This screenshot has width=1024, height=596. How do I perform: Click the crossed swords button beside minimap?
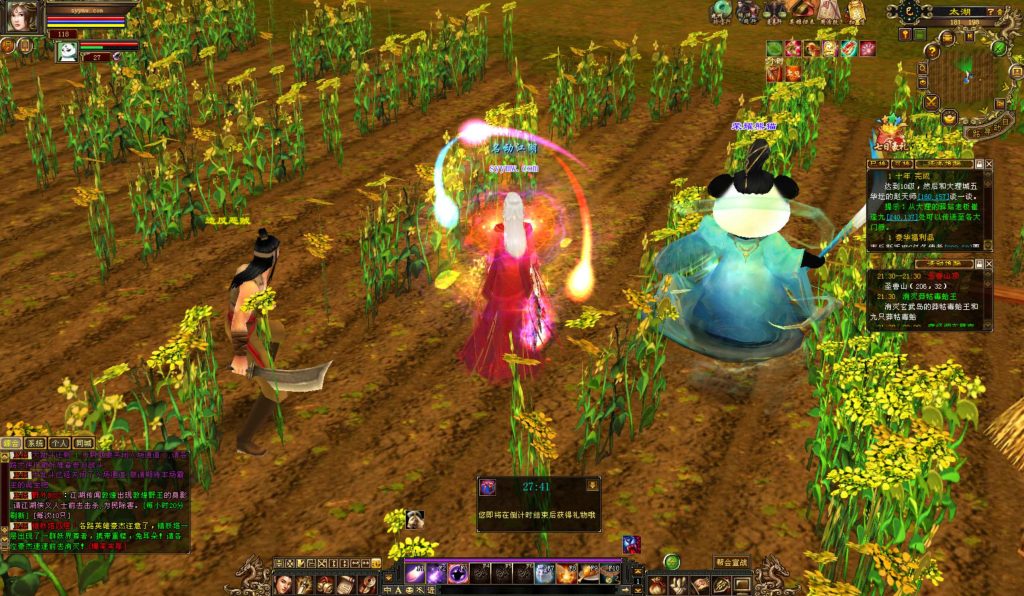click(931, 101)
